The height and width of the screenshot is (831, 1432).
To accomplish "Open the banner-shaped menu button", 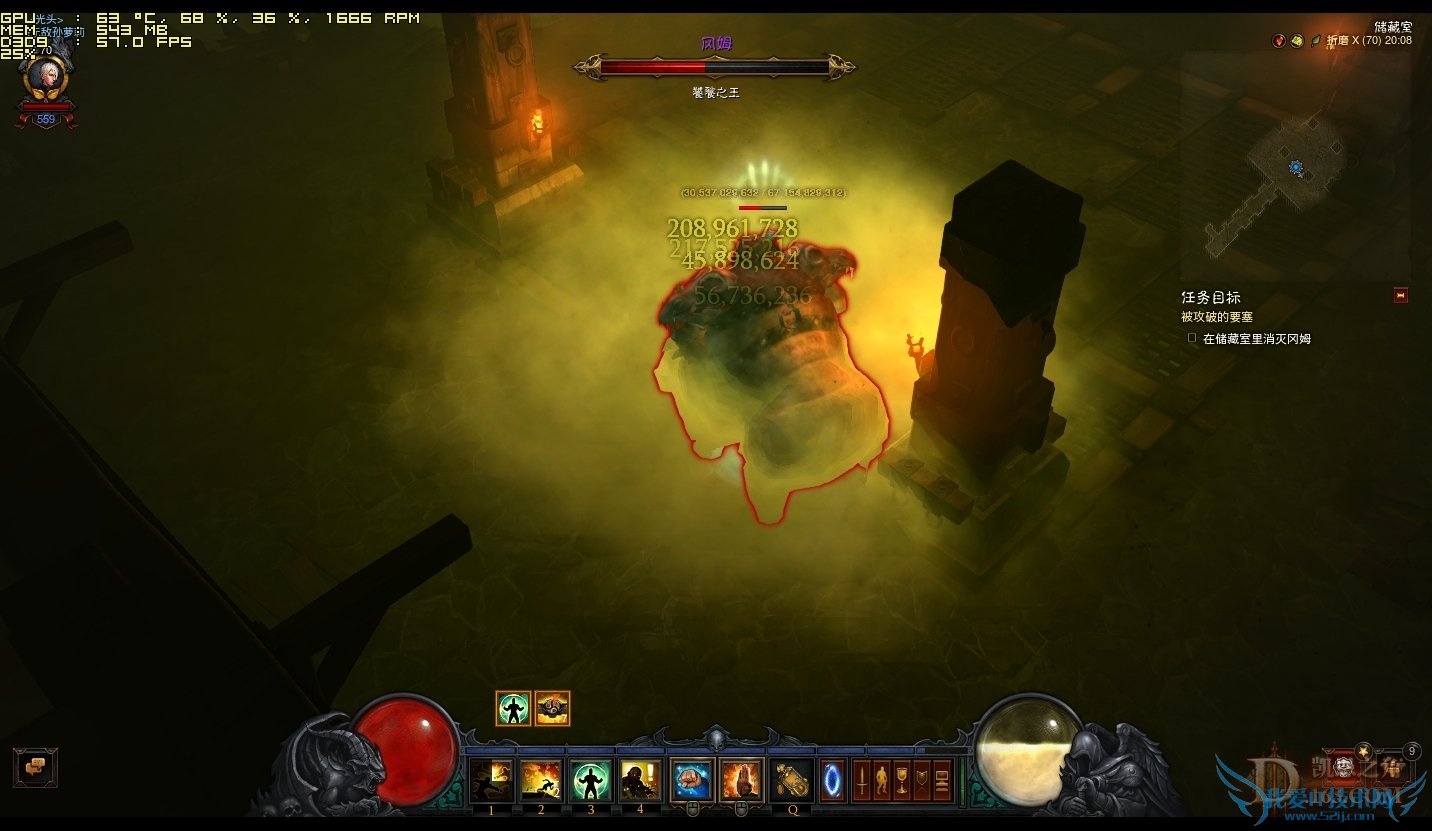I will (x=921, y=780).
